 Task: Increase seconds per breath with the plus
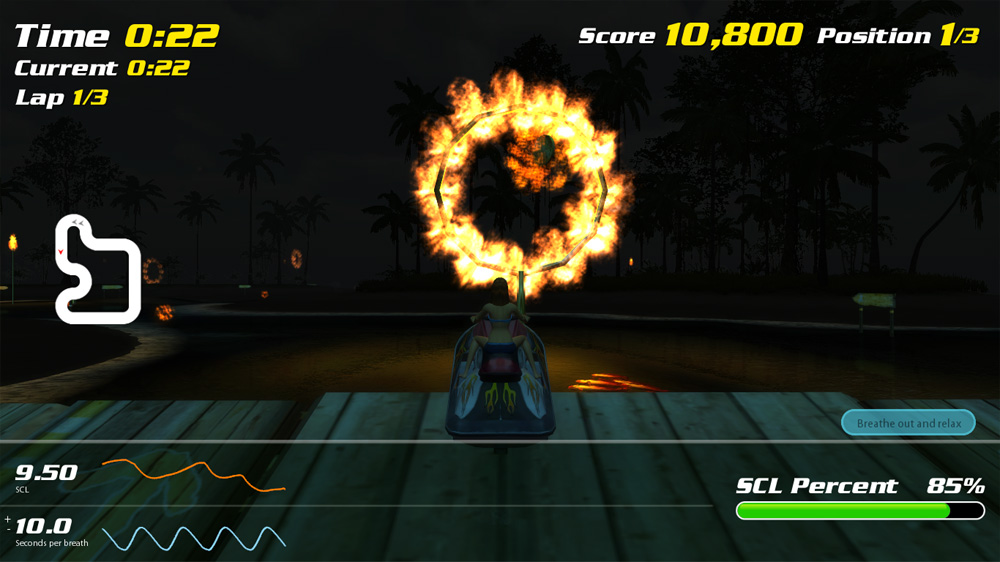pos(8,519)
